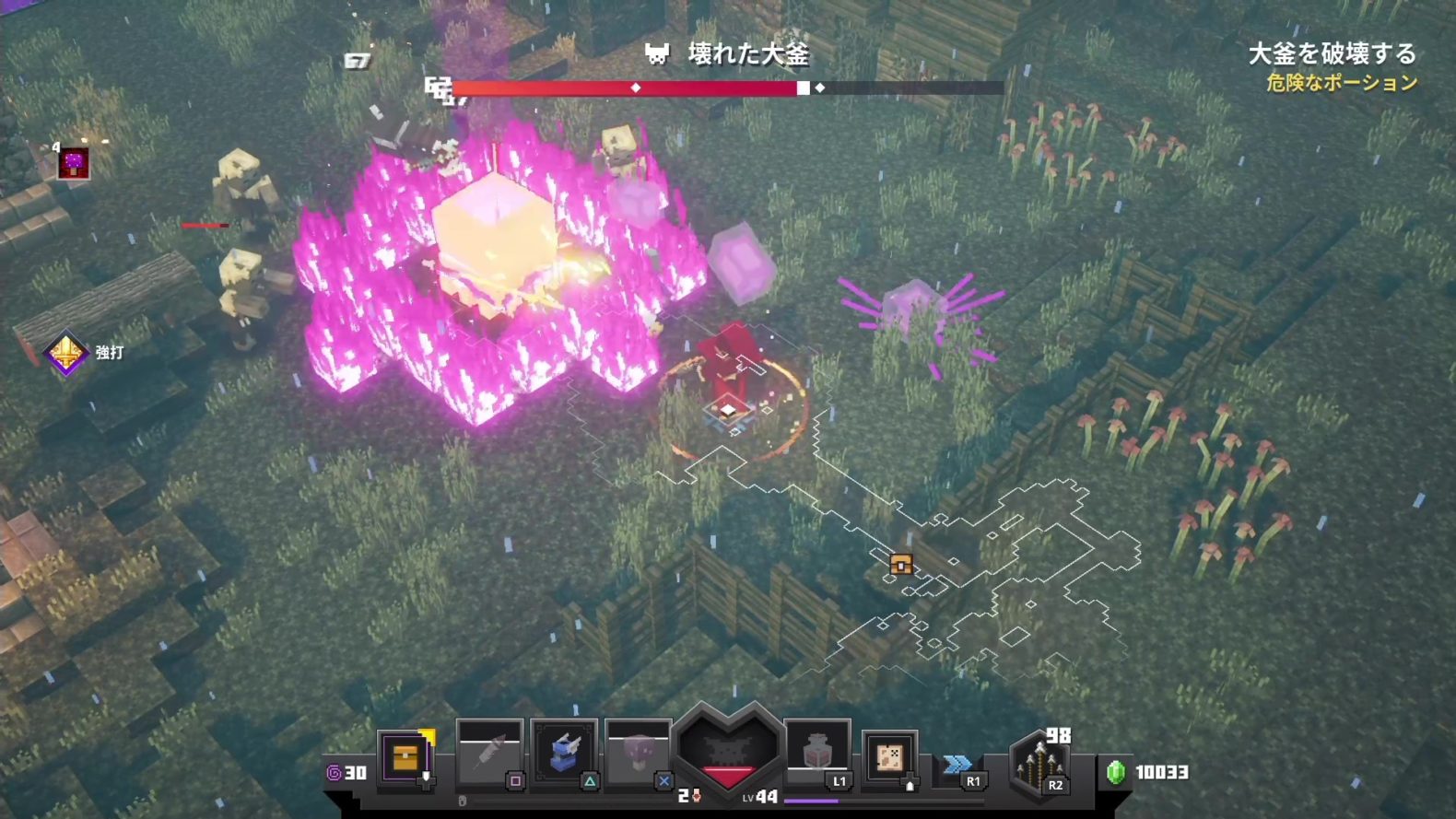This screenshot has height=819, width=1456.
Task: Select the 大釜を破壊する objective tracker
Action: pyautogui.click(x=1331, y=54)
